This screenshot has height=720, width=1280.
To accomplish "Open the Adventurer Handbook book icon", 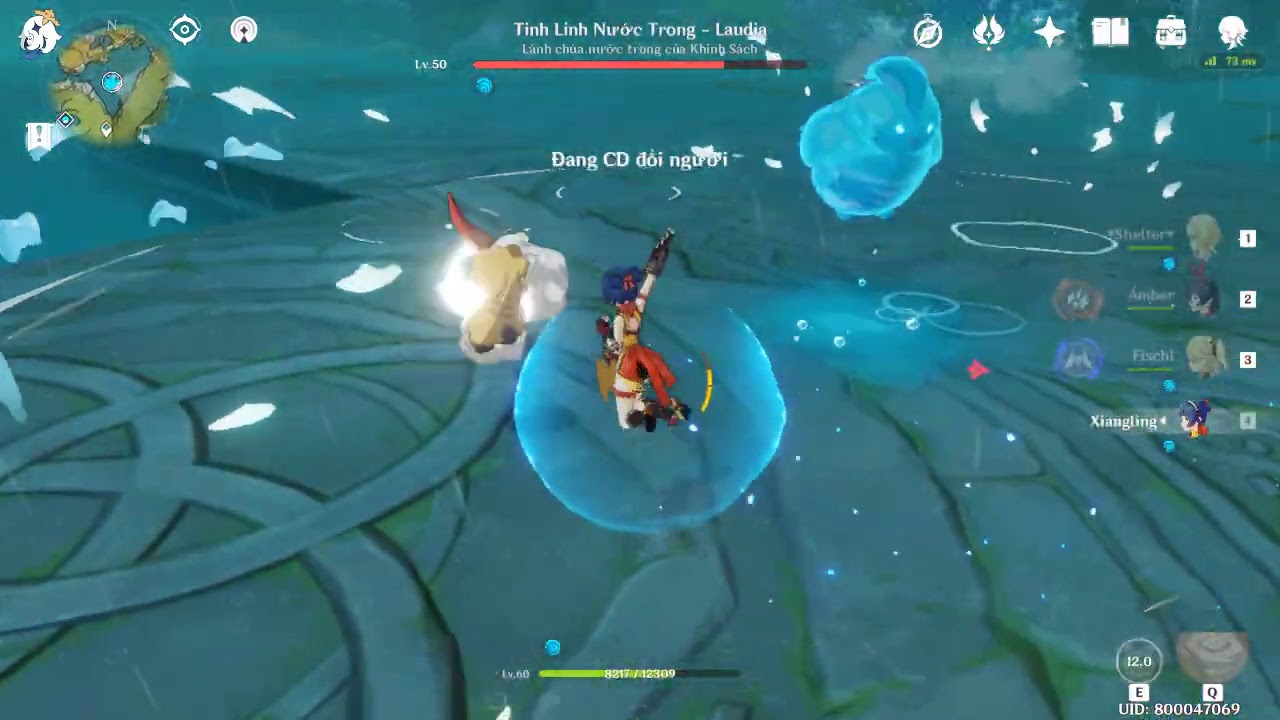I will click(x=1110, y=33).
